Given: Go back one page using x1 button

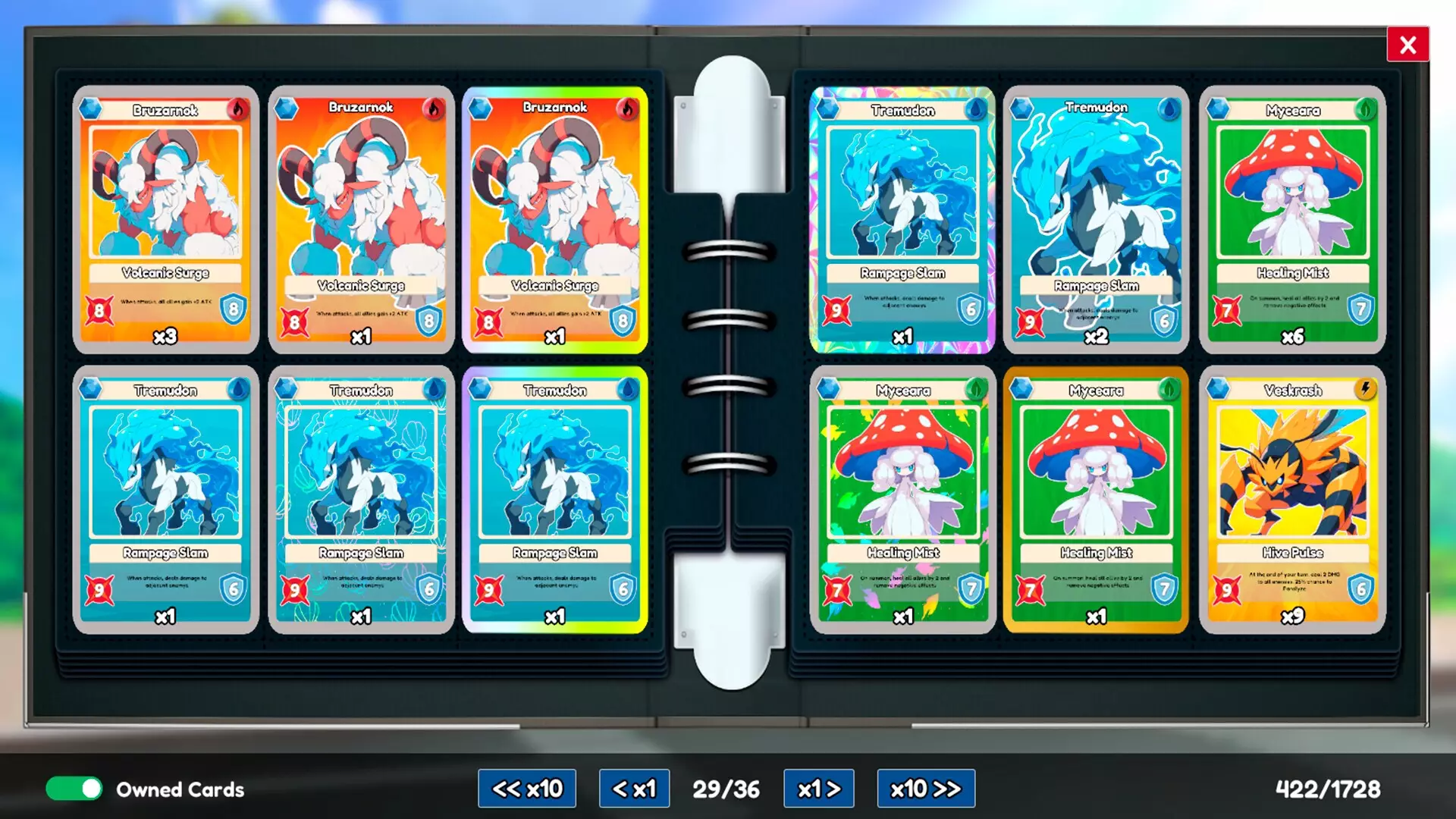Looking at the screenshot, I should point(634,789).
